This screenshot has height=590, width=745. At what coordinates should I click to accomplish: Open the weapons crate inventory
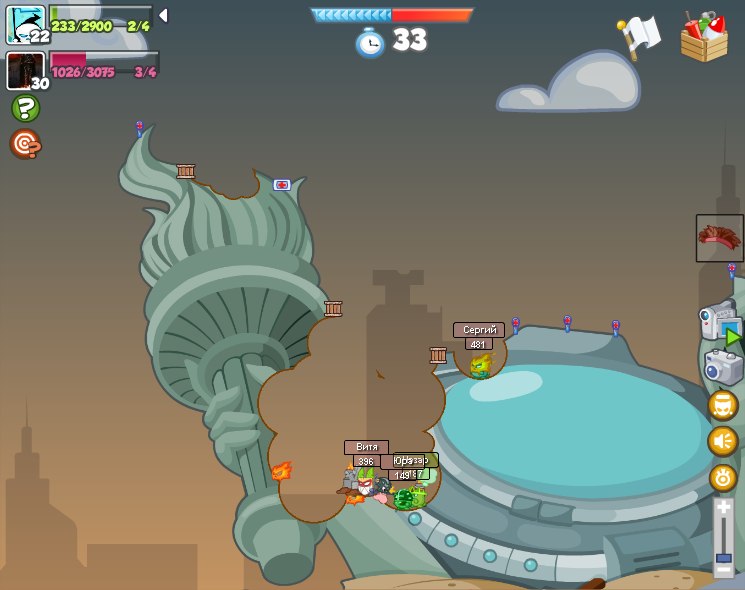click(x=704, y=38)
